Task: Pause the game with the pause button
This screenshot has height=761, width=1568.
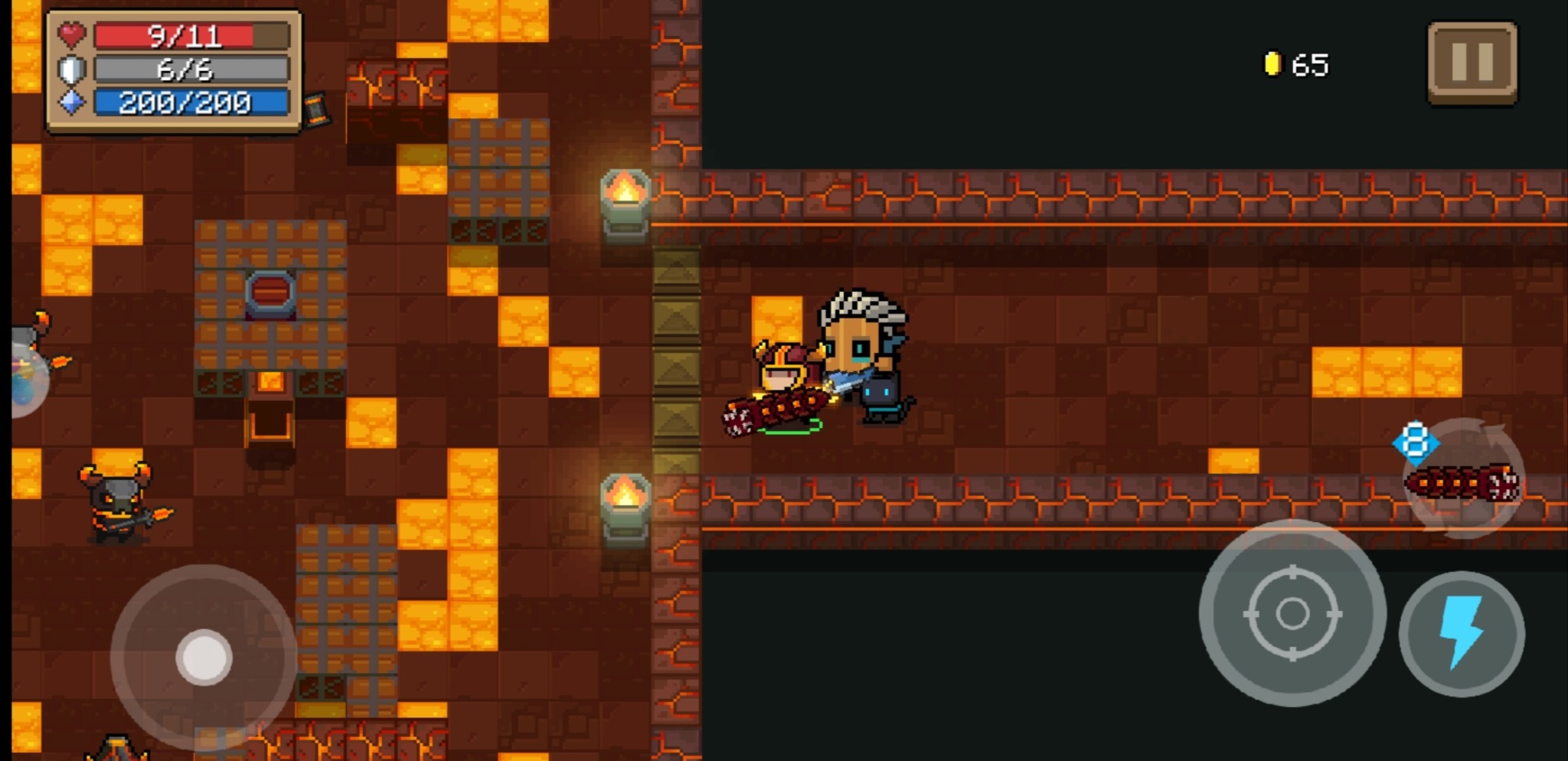Action: coord(1472,63)
